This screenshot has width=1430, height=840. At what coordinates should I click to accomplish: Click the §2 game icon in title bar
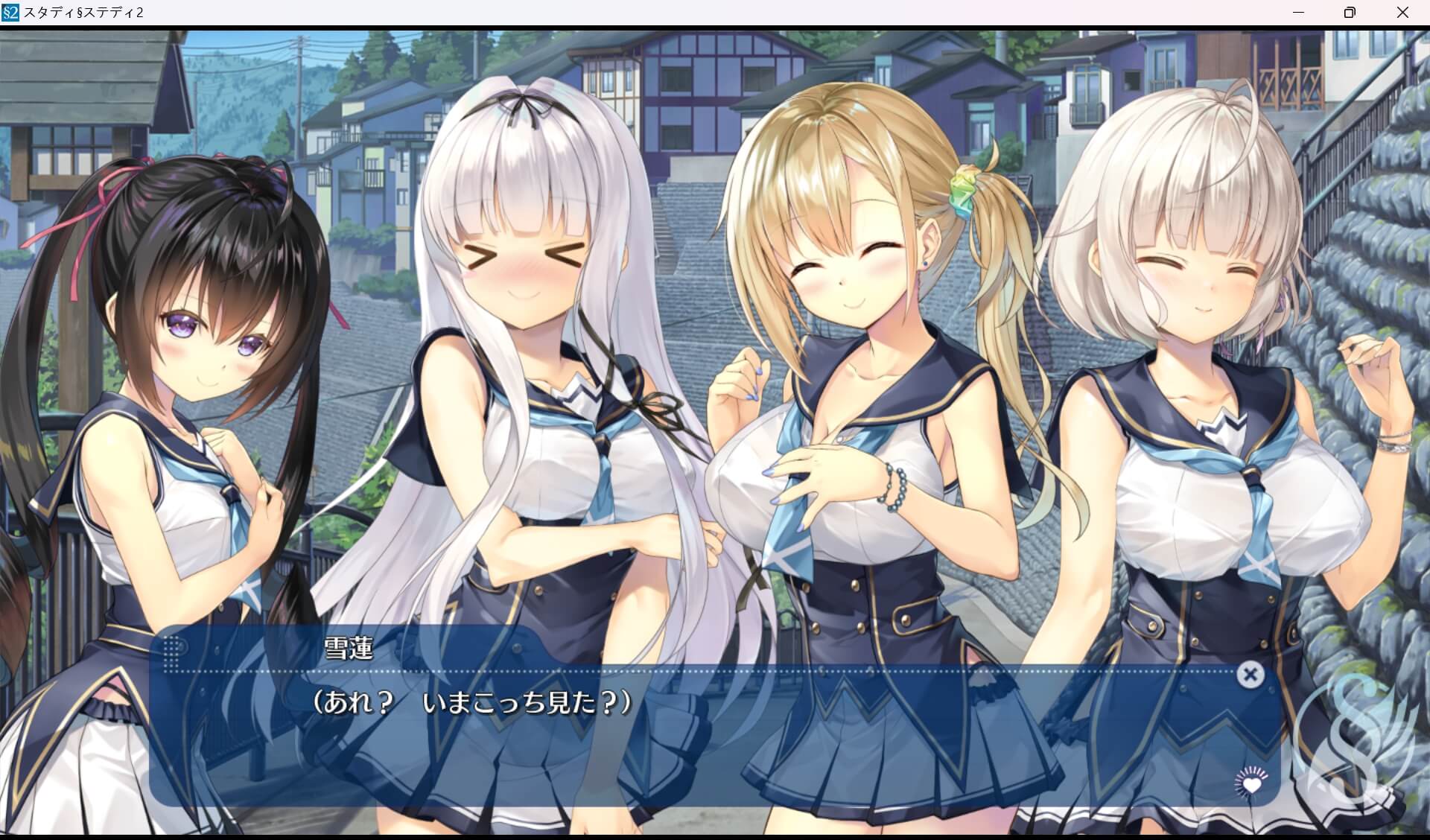coord(10,12)
